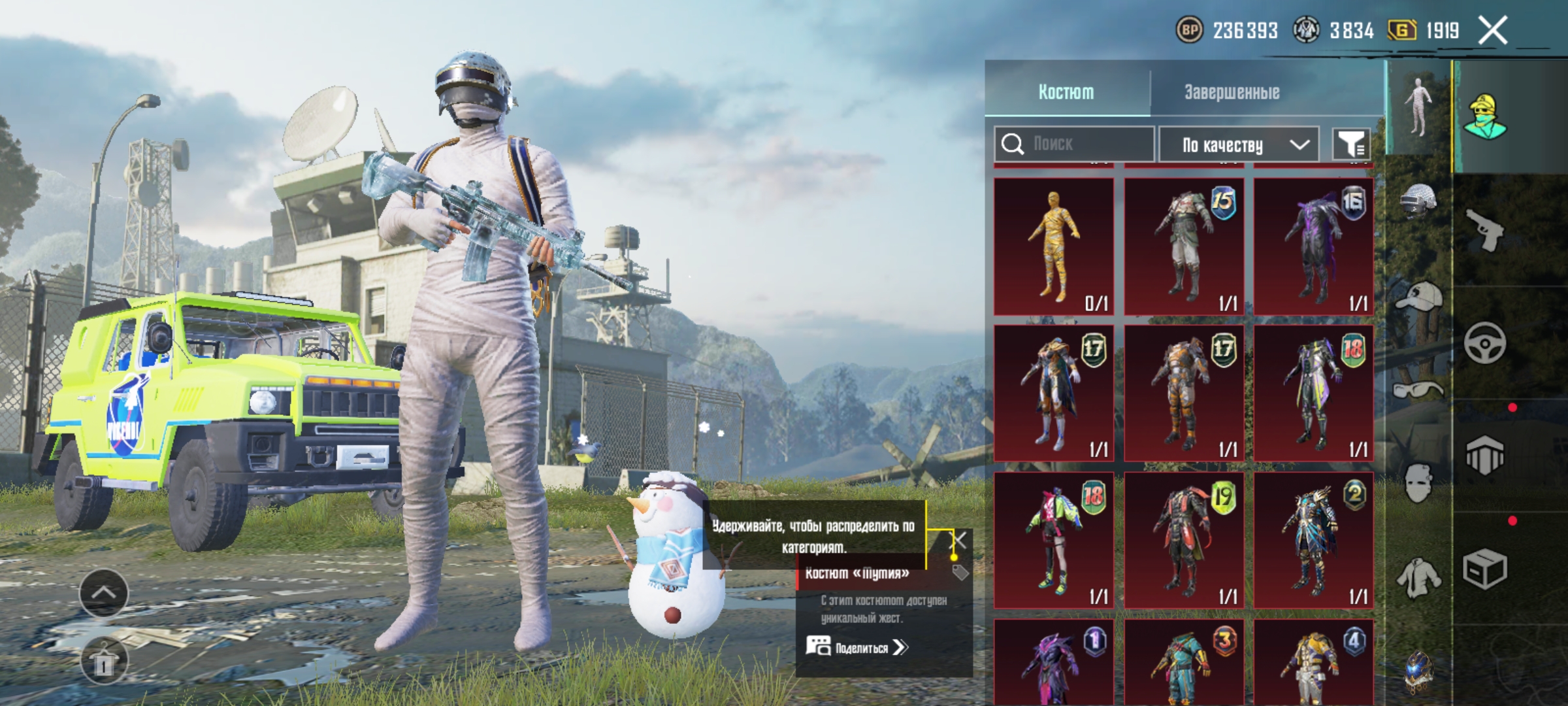Choose the costume with badge 15
Screen dimensions: 1568x706
pyautogui.click(x=1183, y=246)
